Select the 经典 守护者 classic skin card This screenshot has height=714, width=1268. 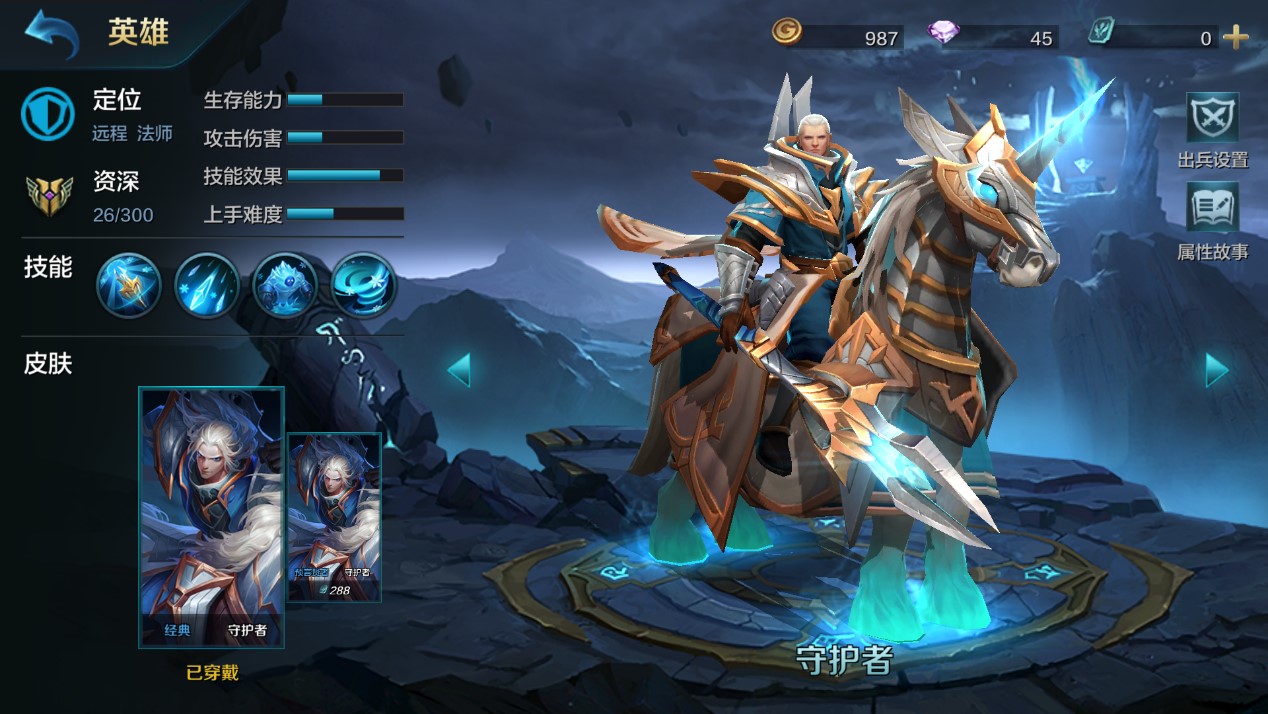click(211, 516)
